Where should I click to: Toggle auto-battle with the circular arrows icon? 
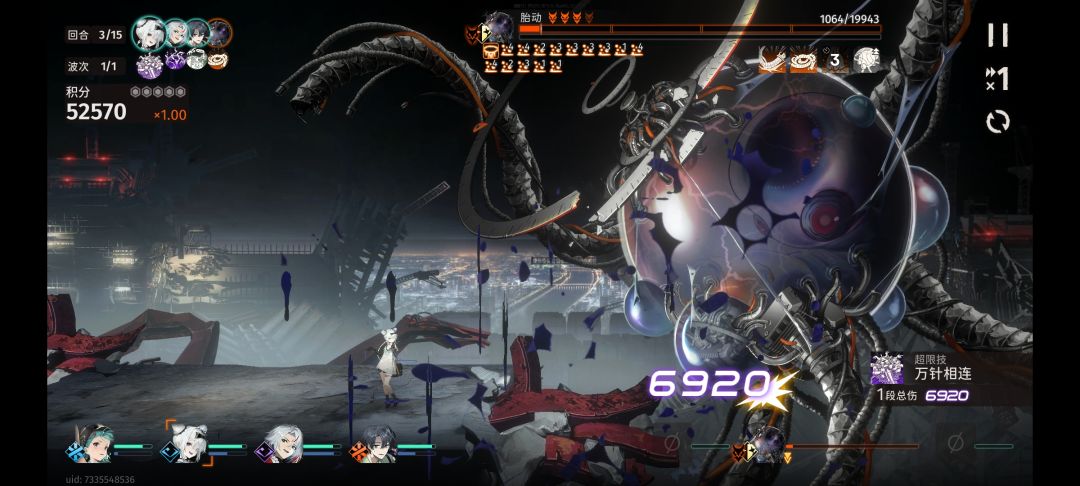(997, 122)
